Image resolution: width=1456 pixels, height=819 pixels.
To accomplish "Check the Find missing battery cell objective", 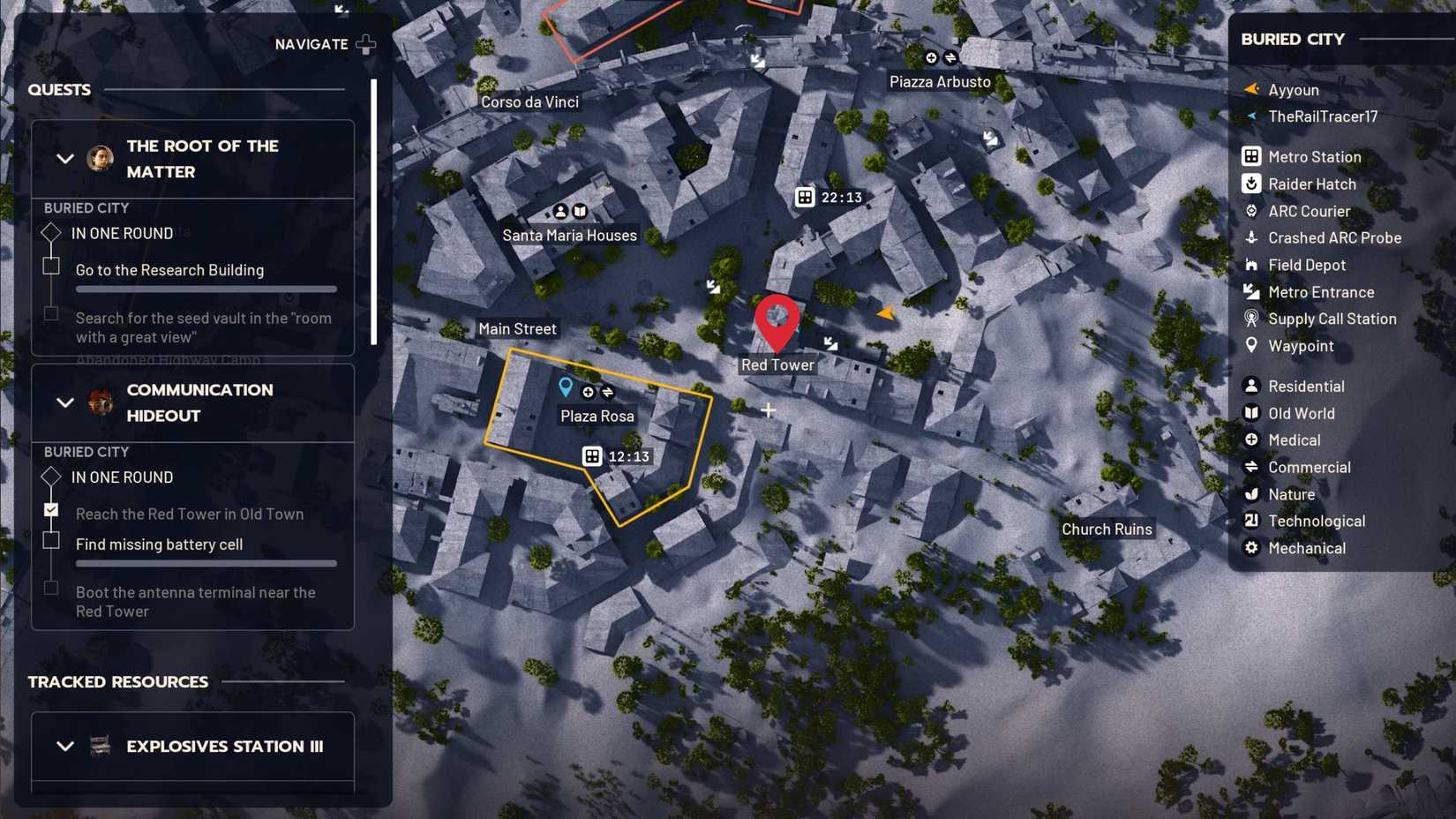I will coord(50,540).
